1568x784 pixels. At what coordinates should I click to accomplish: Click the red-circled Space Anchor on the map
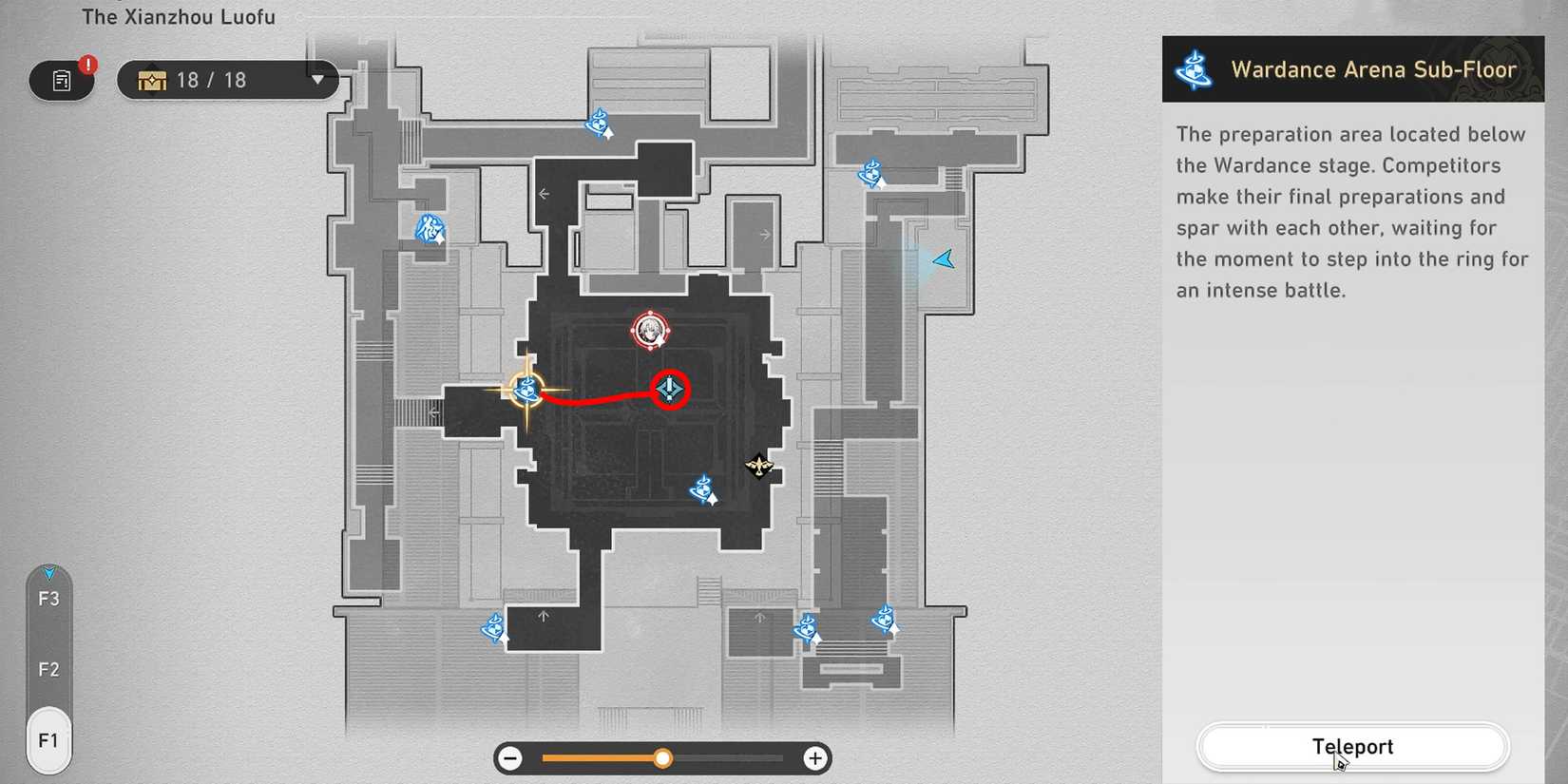click(669, 388)
